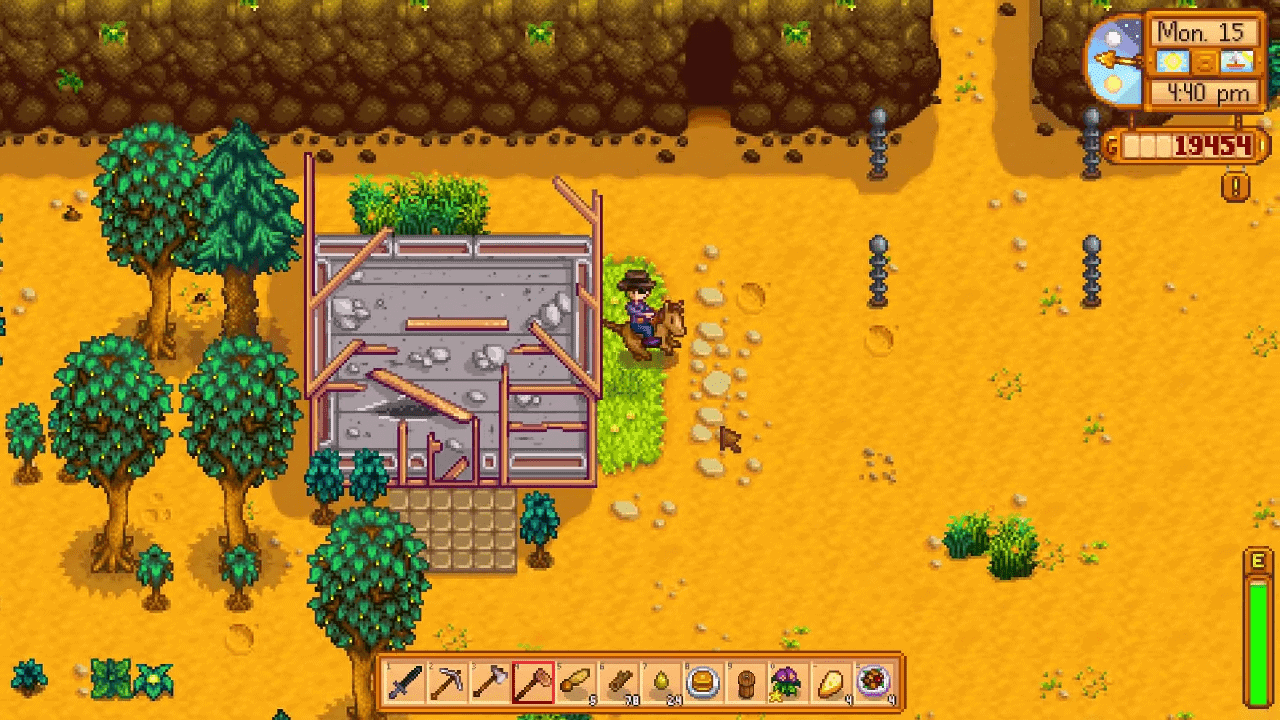Select the pickaxe in hotbar slot 2

coord(447,685)
